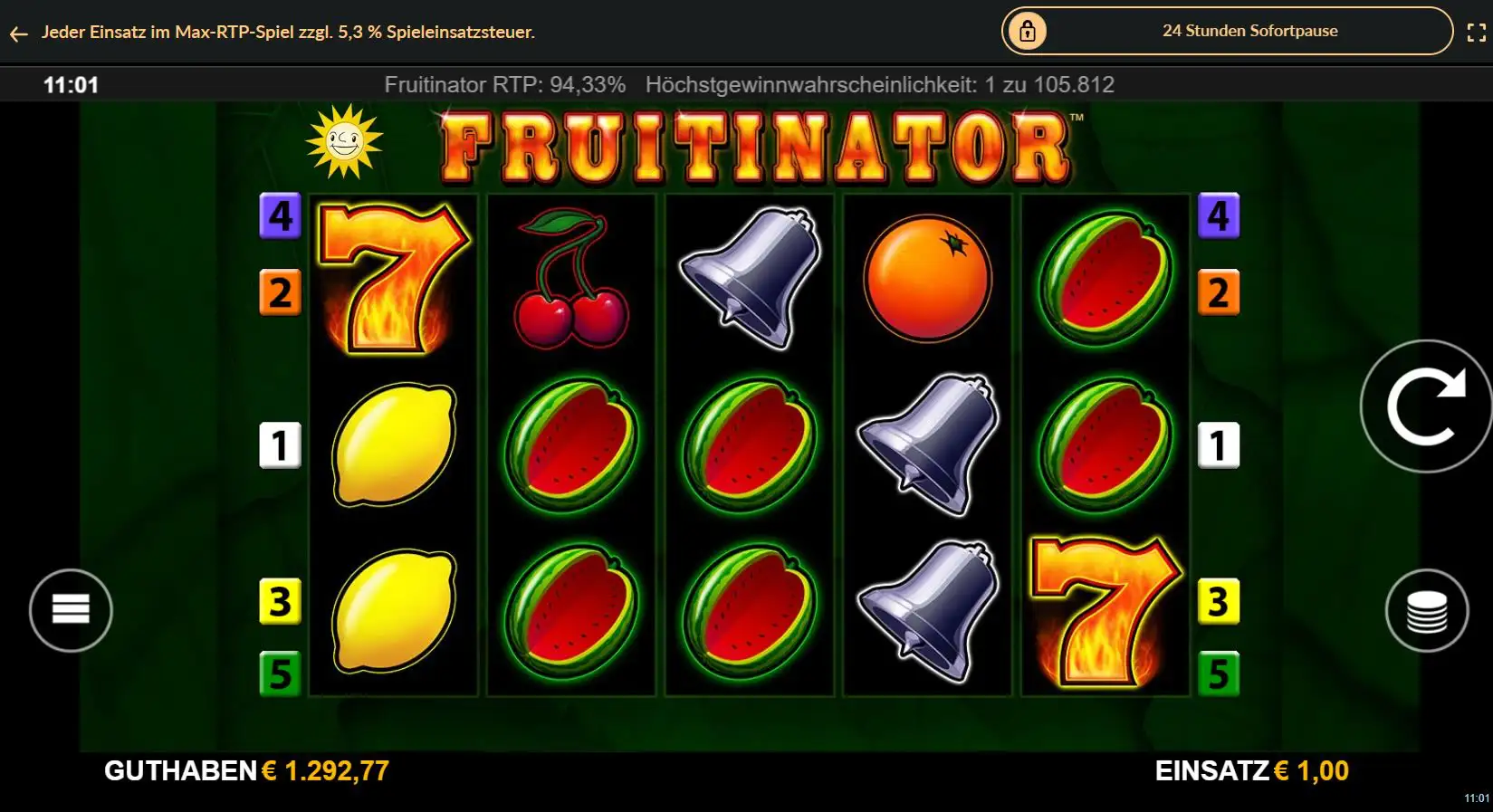This screenshot has height=812, width=1493.
Task: Navigate back using the arrow icon top left
Action: click(19, 33)
